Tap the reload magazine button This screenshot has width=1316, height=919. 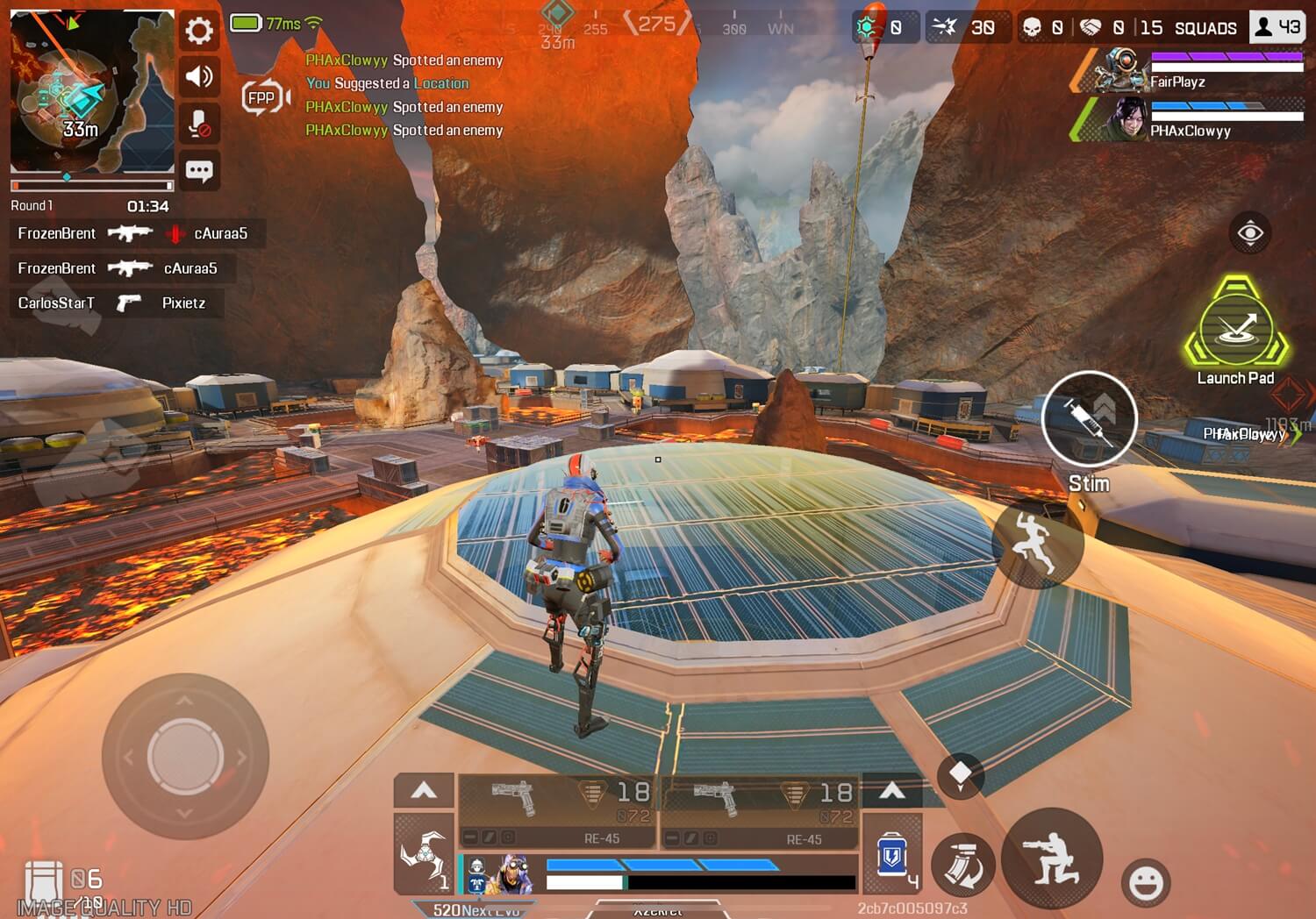962,863
